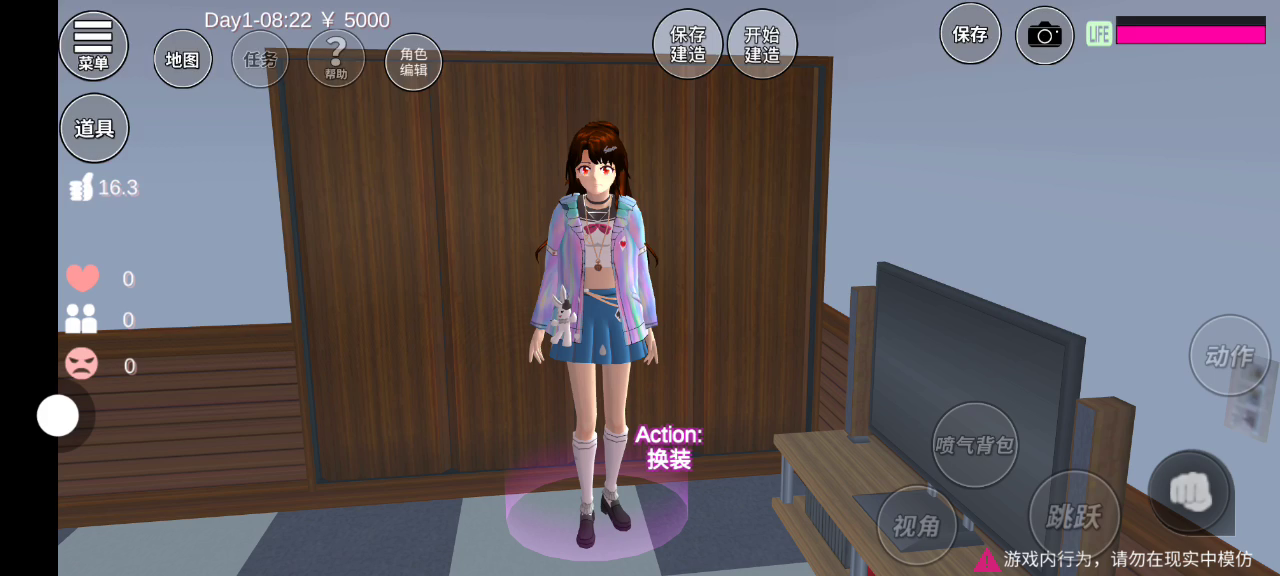Jump using the 跳跃 button
The height and width of the screenshot is (576, 1280).
click(1074, 516)
